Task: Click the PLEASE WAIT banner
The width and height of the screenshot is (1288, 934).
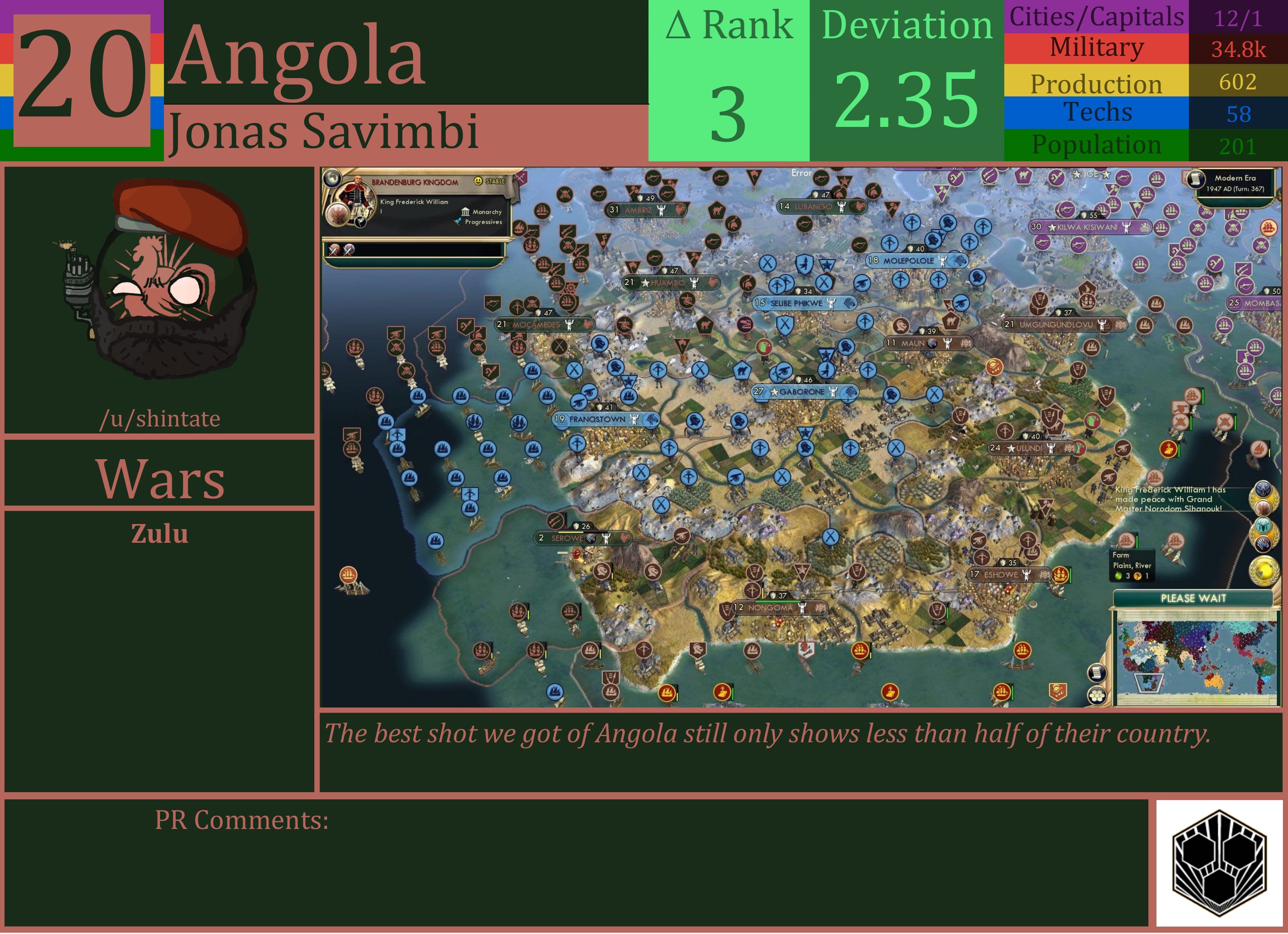Action: click(x=1194, y=598)
